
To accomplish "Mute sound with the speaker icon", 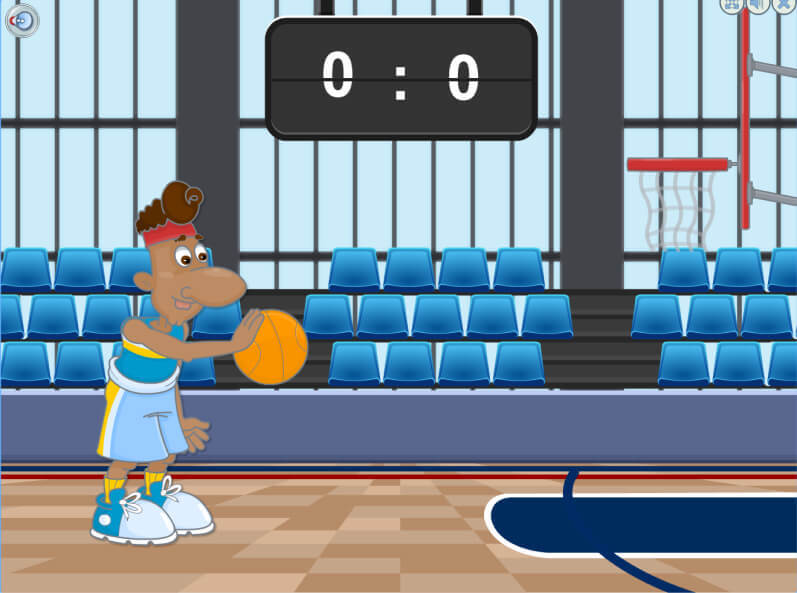I will 758,5.
